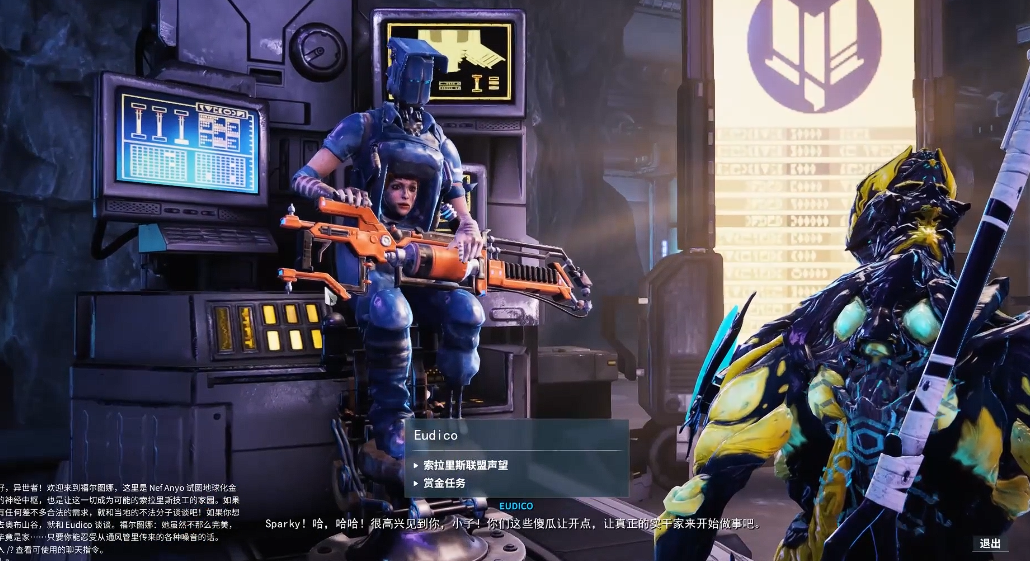Click the 退出 exit button
The image size is (1030, 561).
point(990,544)
